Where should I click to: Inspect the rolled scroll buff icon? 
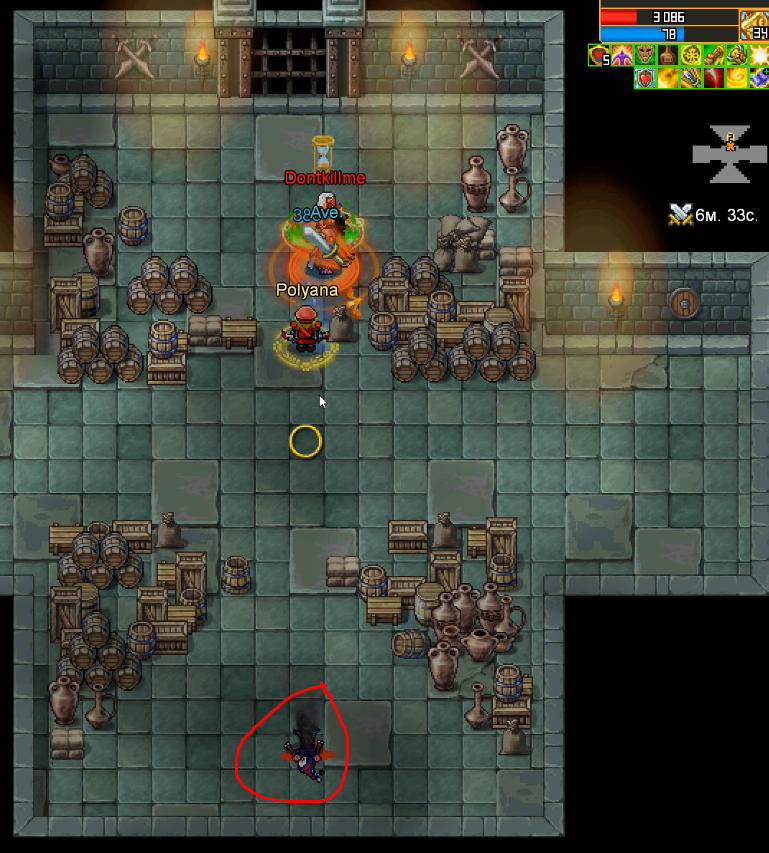[x=714, y=56]
